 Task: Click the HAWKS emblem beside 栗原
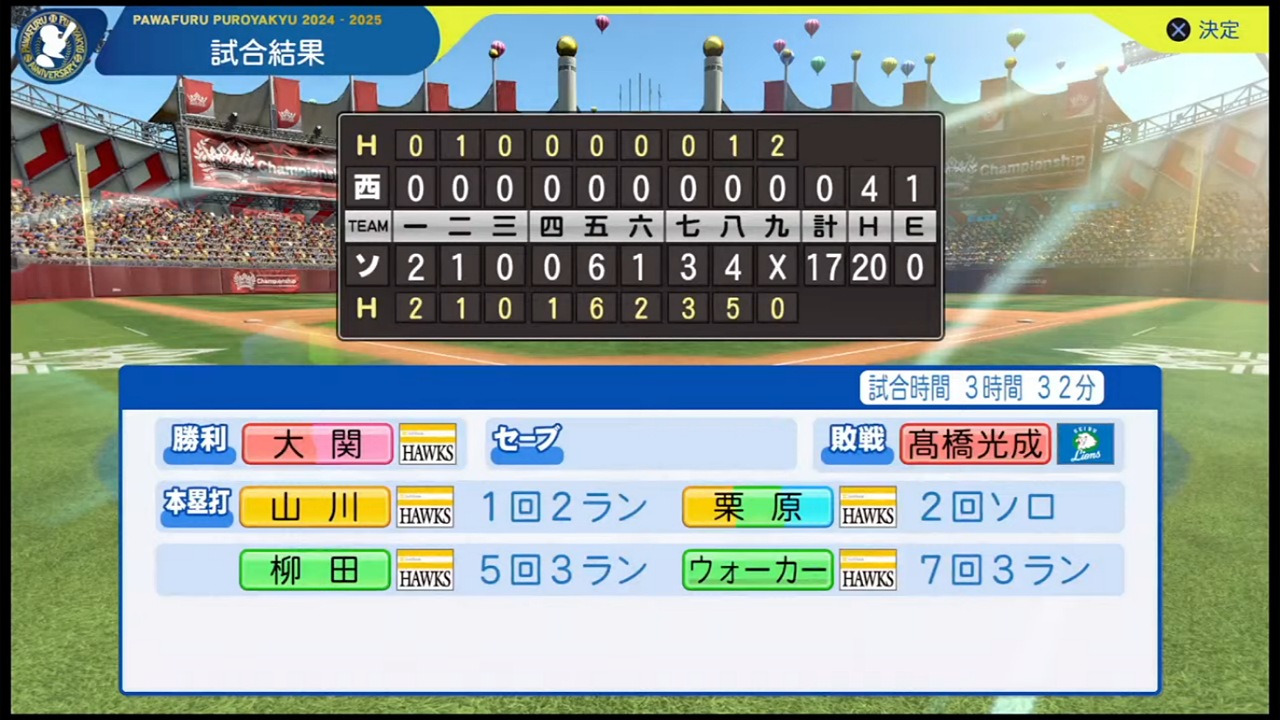(867, 507)
